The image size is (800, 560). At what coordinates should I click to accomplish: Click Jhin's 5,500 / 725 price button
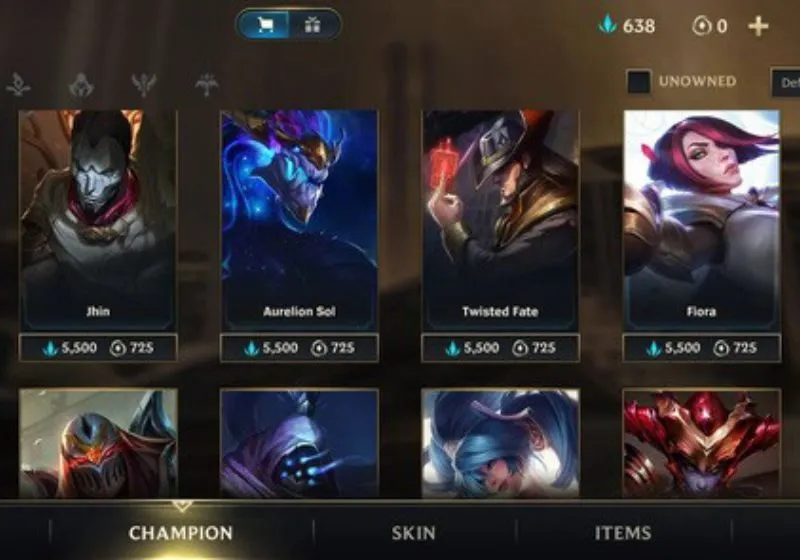(98, 348)
